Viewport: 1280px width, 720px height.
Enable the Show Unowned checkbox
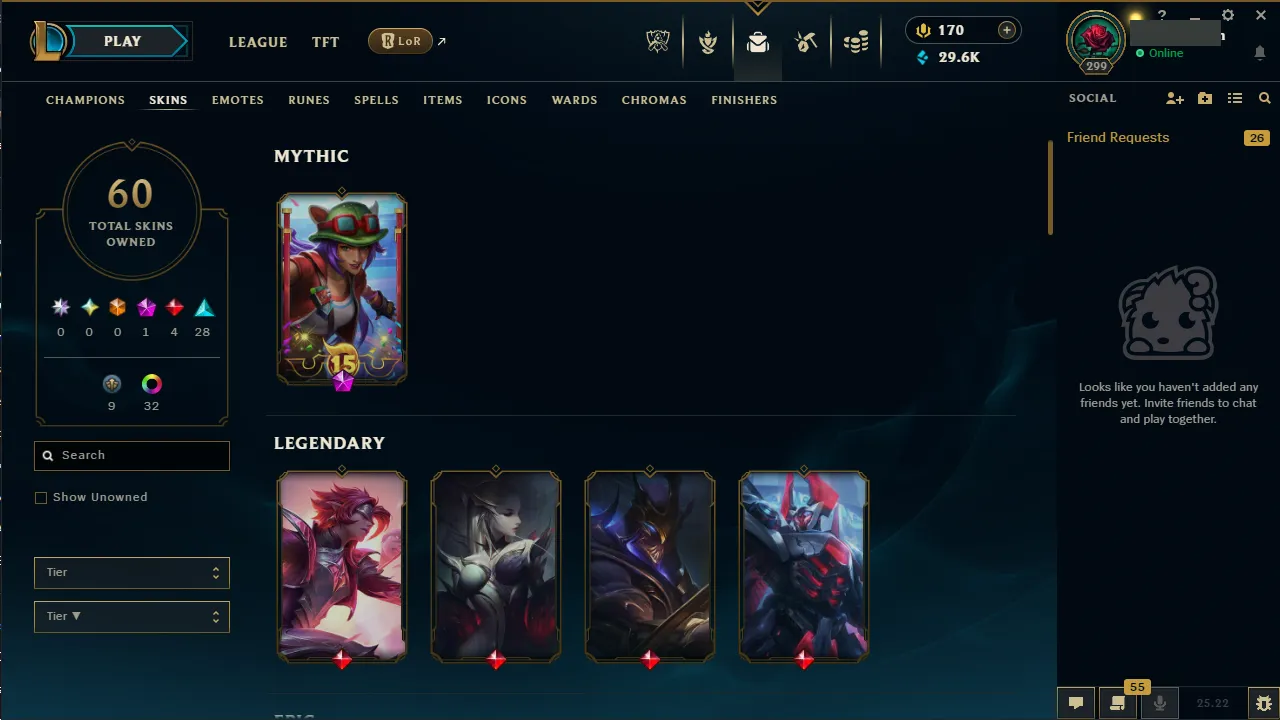pyautogui.click(x=41, y=497)
